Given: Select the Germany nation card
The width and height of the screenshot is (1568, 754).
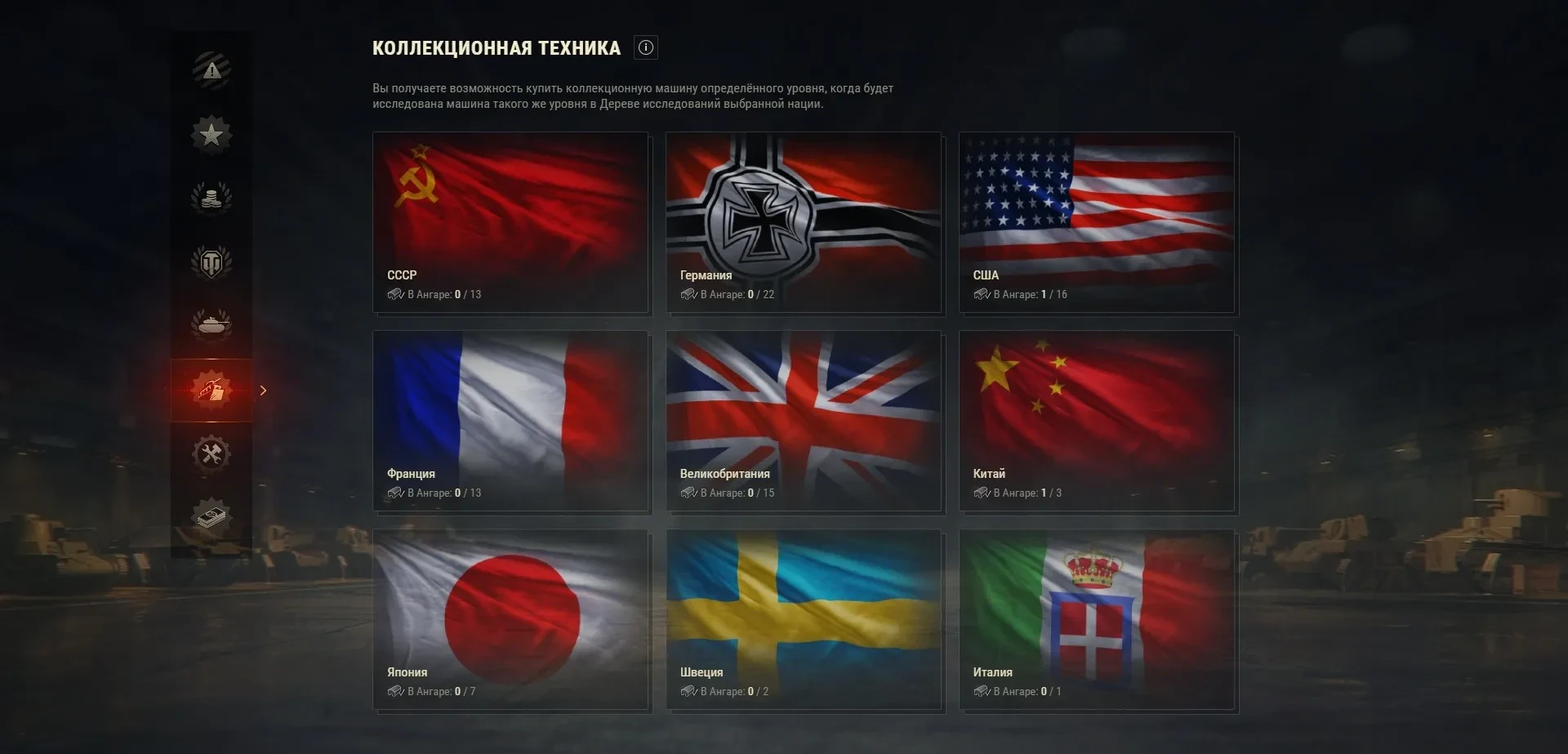Looking at the screenshot, I should 804,222.
